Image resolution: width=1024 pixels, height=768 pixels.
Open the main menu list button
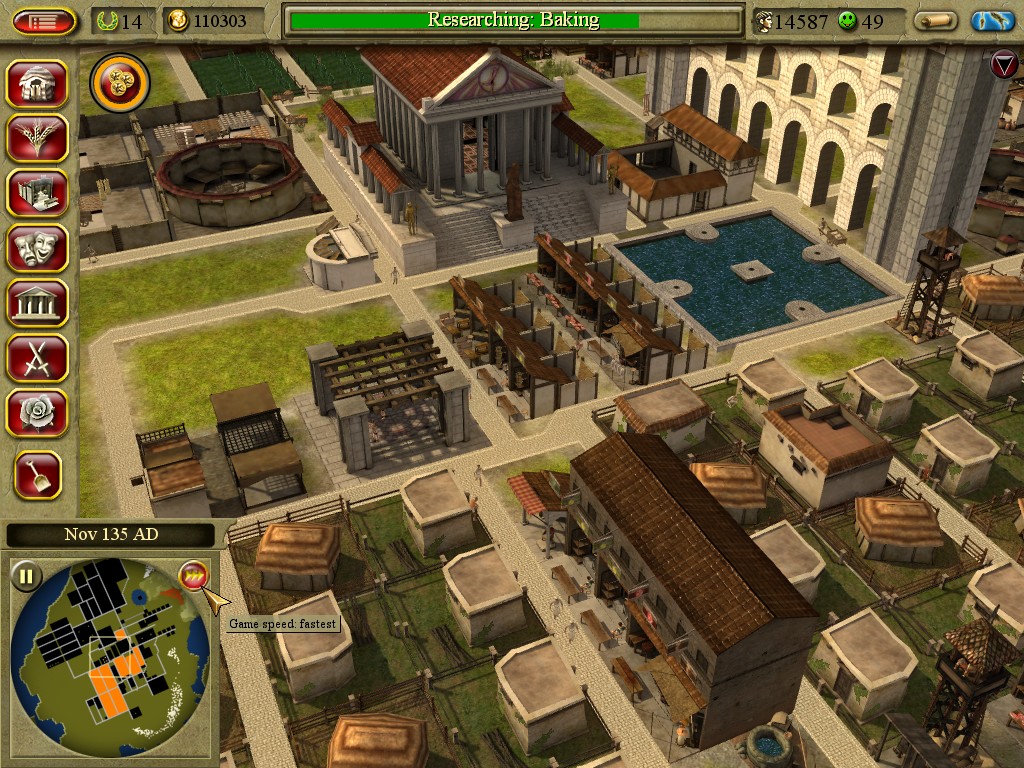(44, 21)
